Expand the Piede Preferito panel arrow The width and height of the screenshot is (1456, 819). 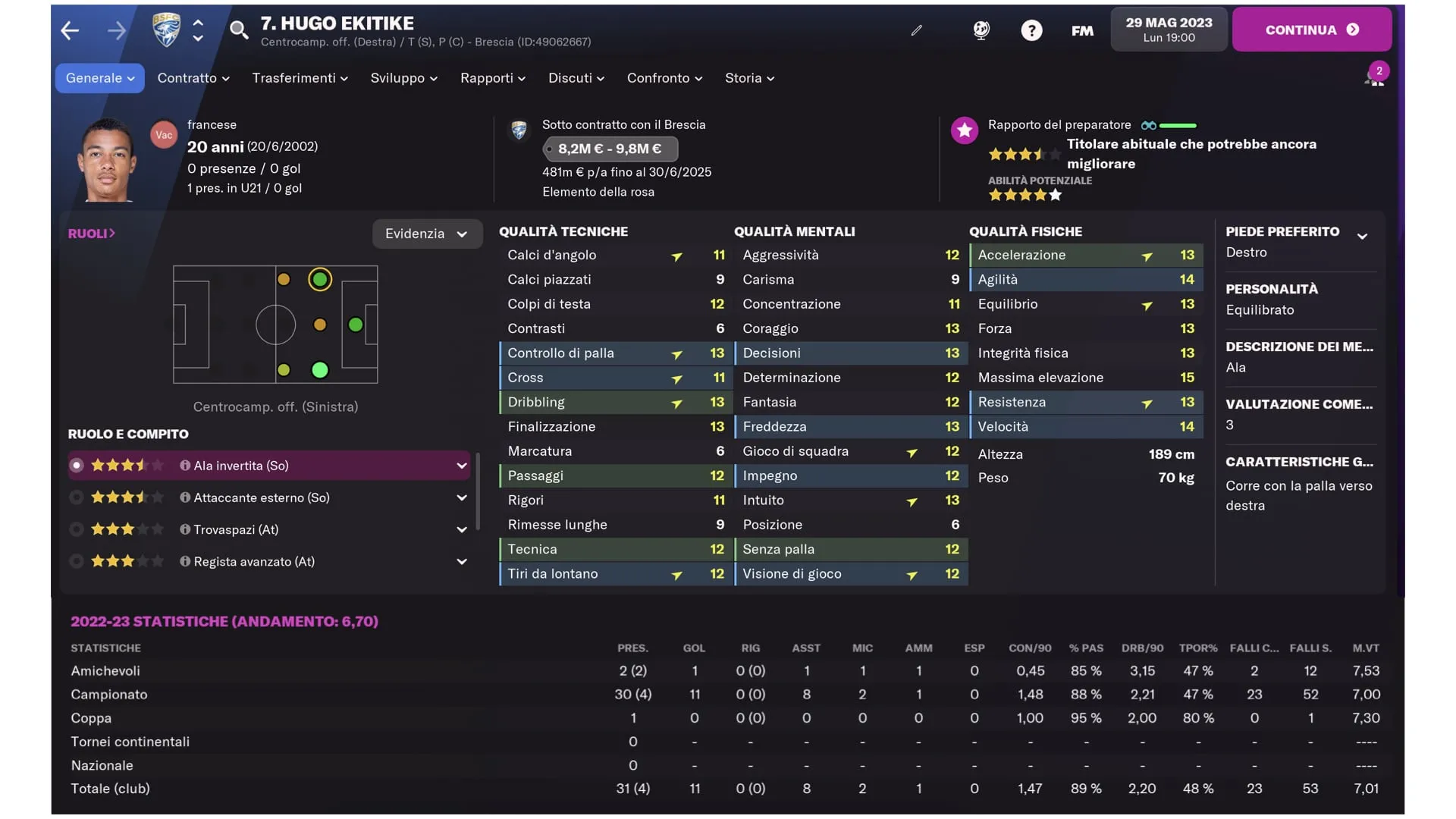(x=1362, y=236)
